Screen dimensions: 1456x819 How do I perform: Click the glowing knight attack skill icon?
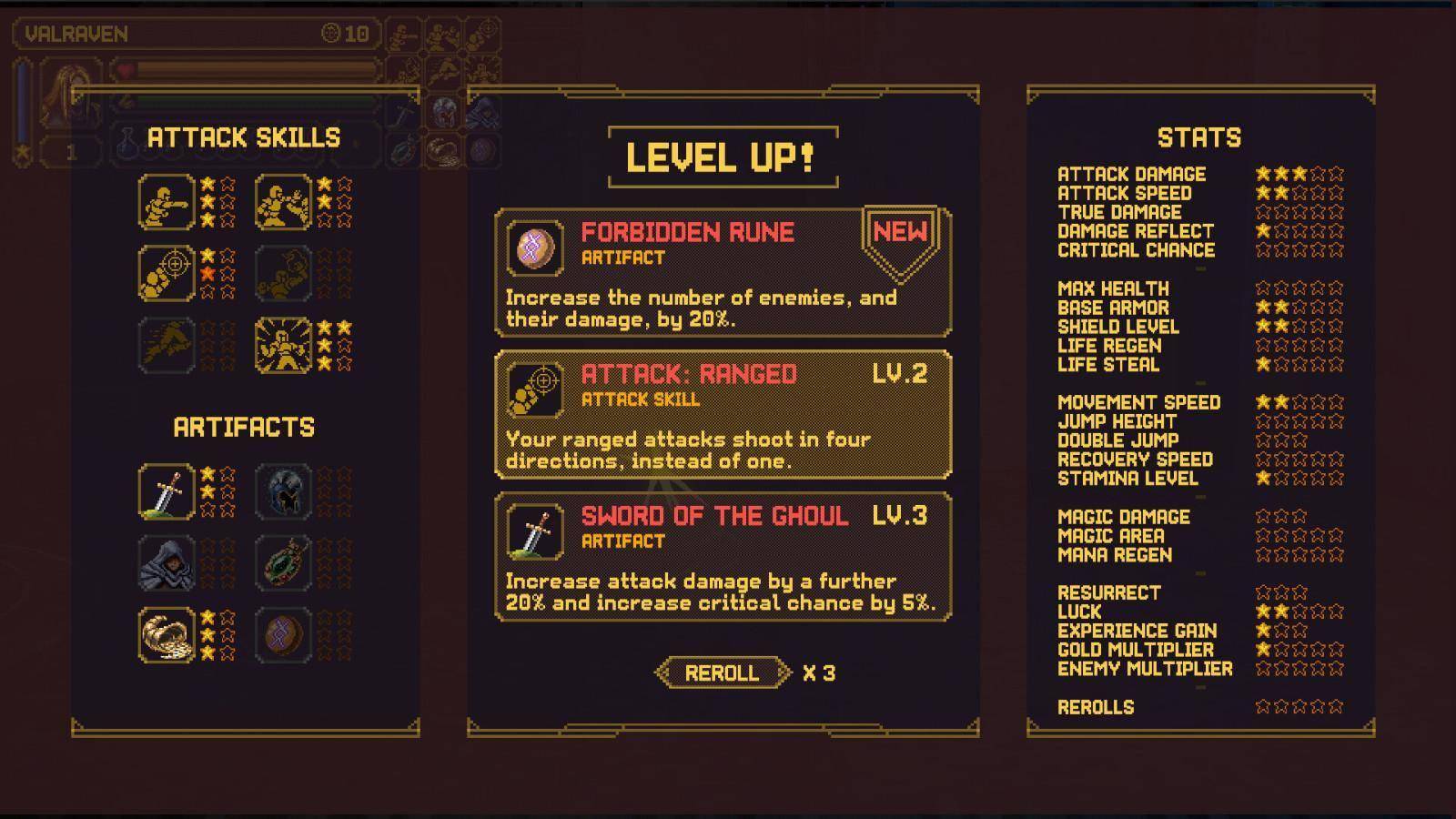tap(283, 345)
